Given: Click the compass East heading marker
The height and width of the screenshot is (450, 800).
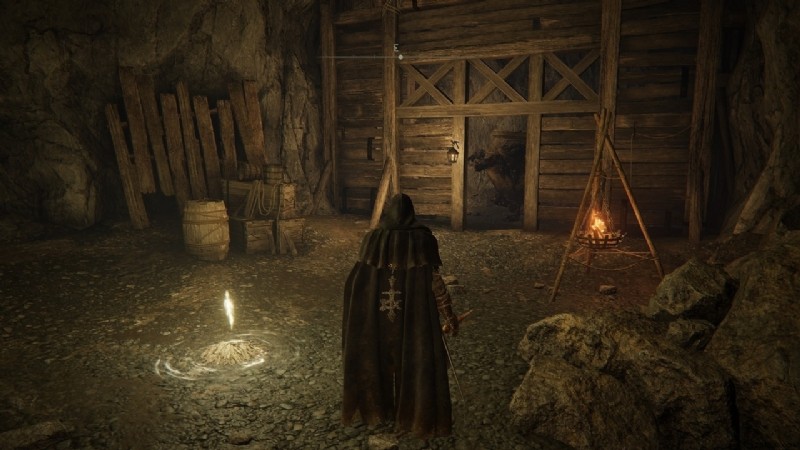Looking at the screenshot, I should 397,47.
